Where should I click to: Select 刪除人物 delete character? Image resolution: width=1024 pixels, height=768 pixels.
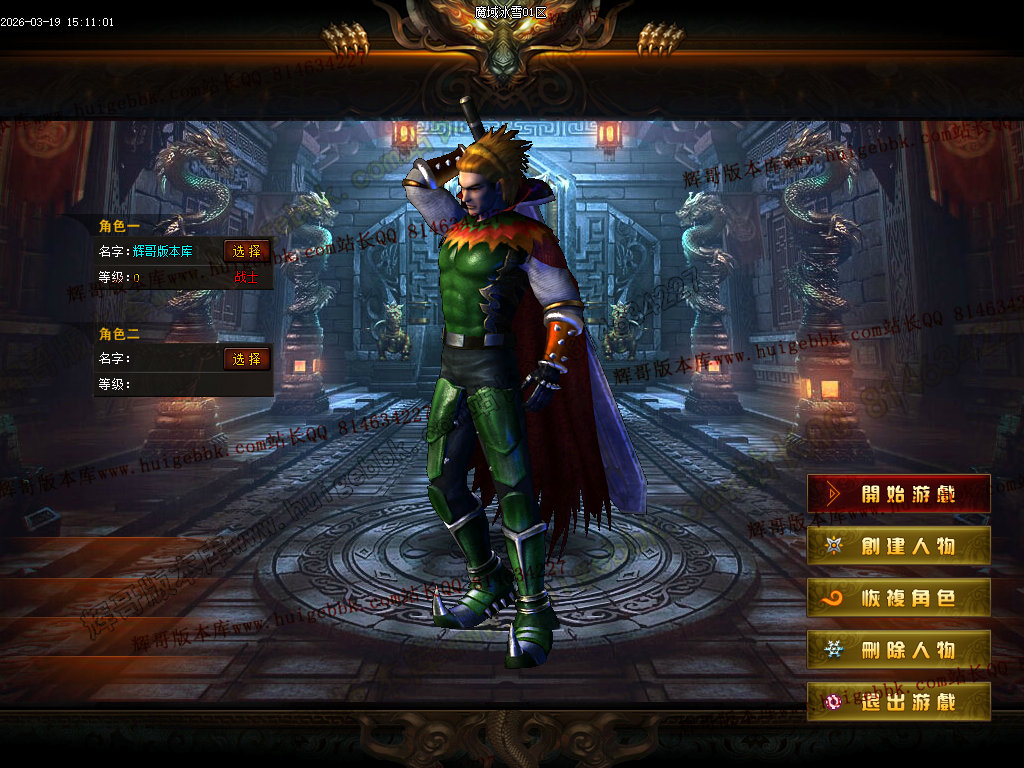pyautogui.click(x=898, y=650)
